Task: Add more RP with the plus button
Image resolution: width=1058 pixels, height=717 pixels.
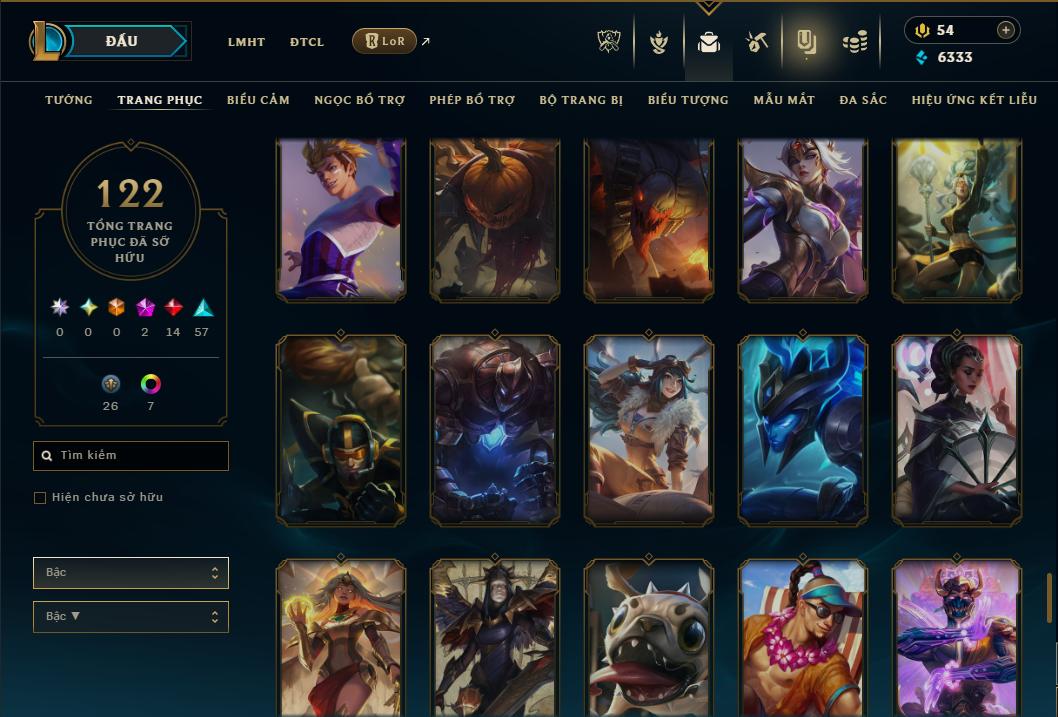Action: [1006, 30]
